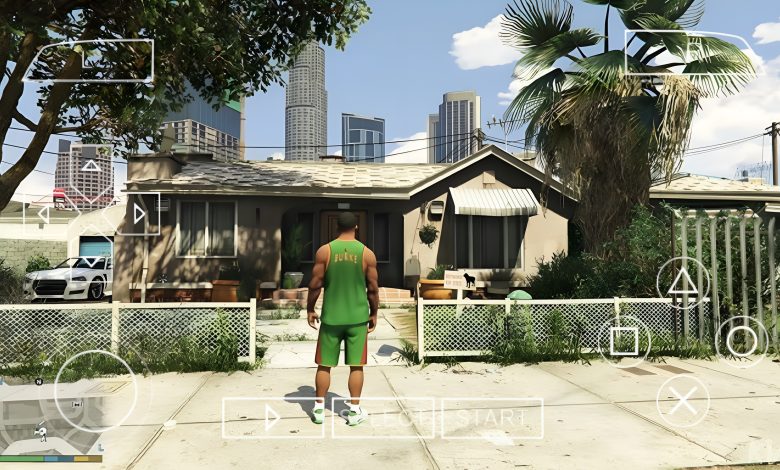The height and width of the screenshot is (470, 780).
Task: Tap the D-pad up arrow
Action: [x=91, y=167]
